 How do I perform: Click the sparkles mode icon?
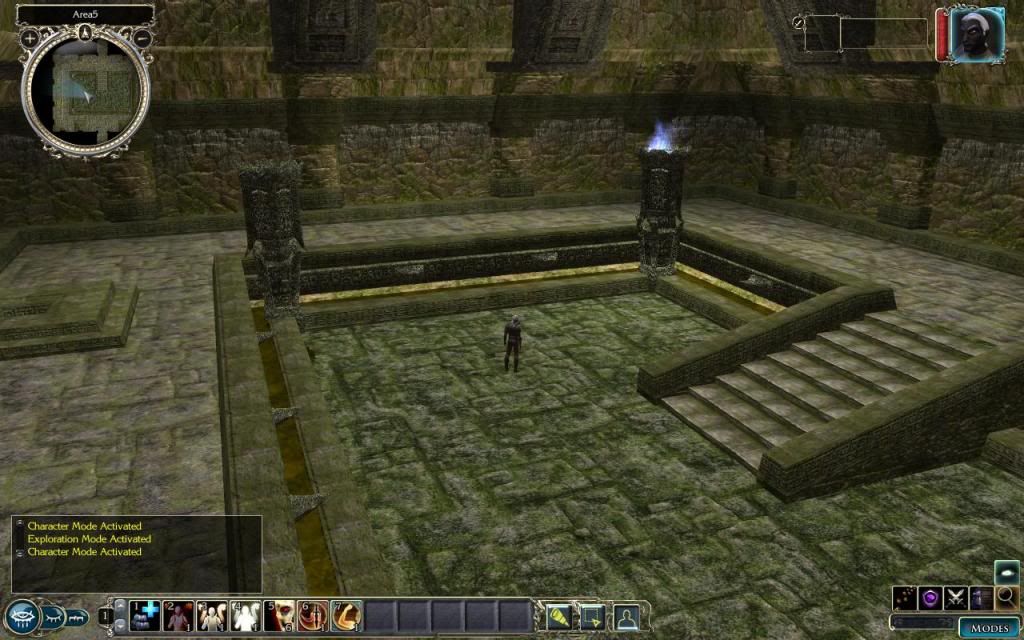point(906,598)
